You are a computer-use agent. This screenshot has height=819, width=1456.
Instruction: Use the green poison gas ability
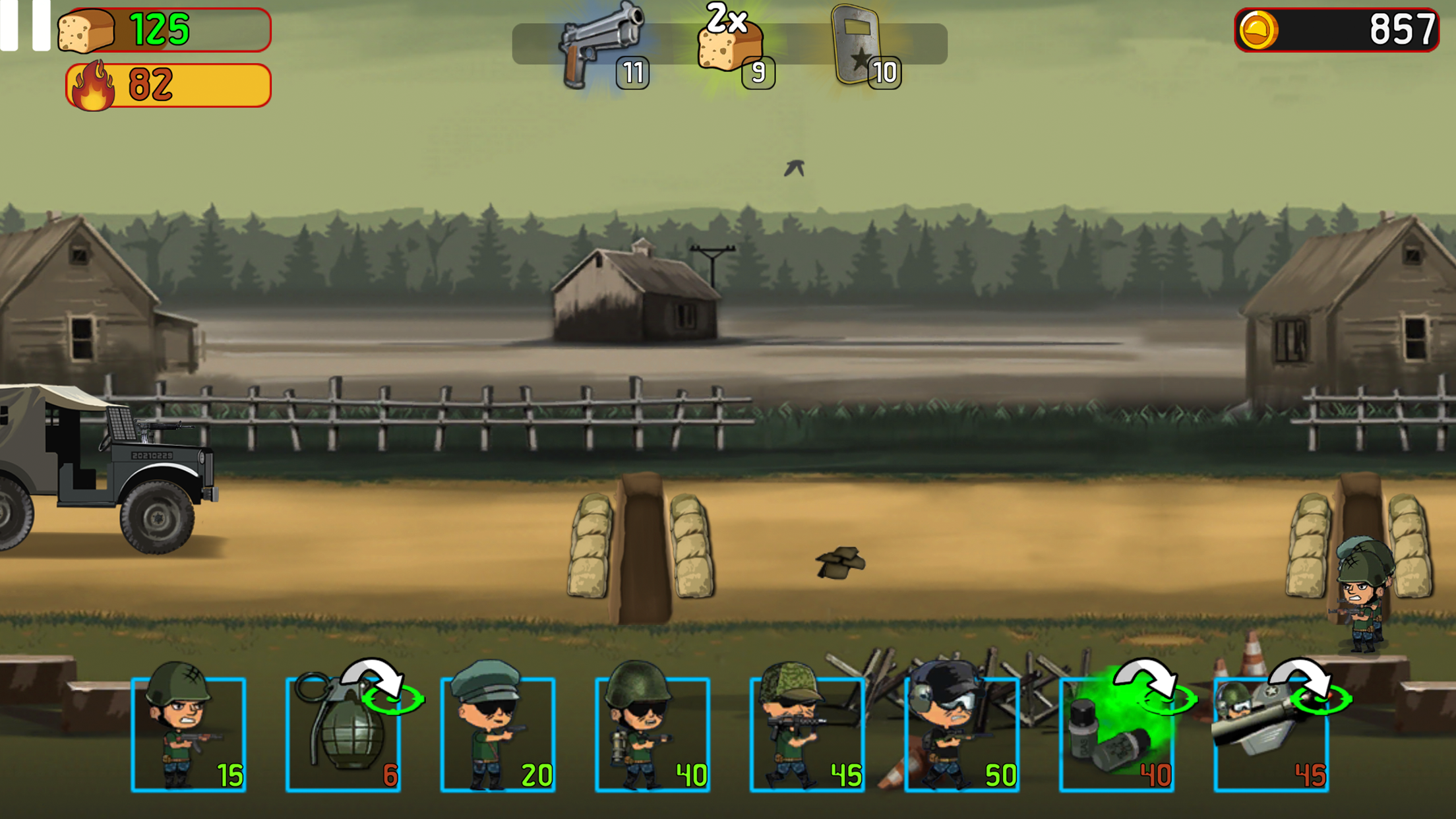tap(1116, 733)
